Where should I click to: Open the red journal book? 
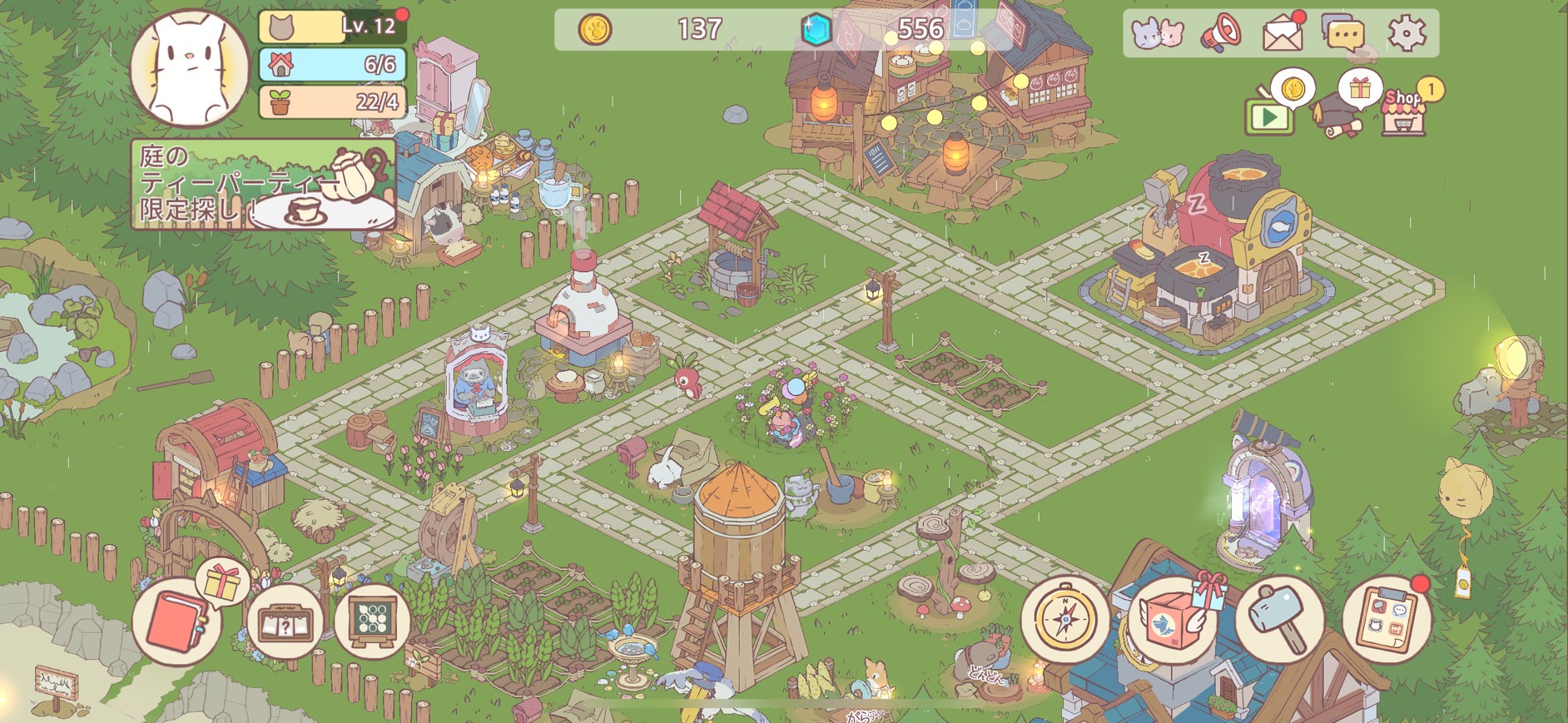(176, 622)
